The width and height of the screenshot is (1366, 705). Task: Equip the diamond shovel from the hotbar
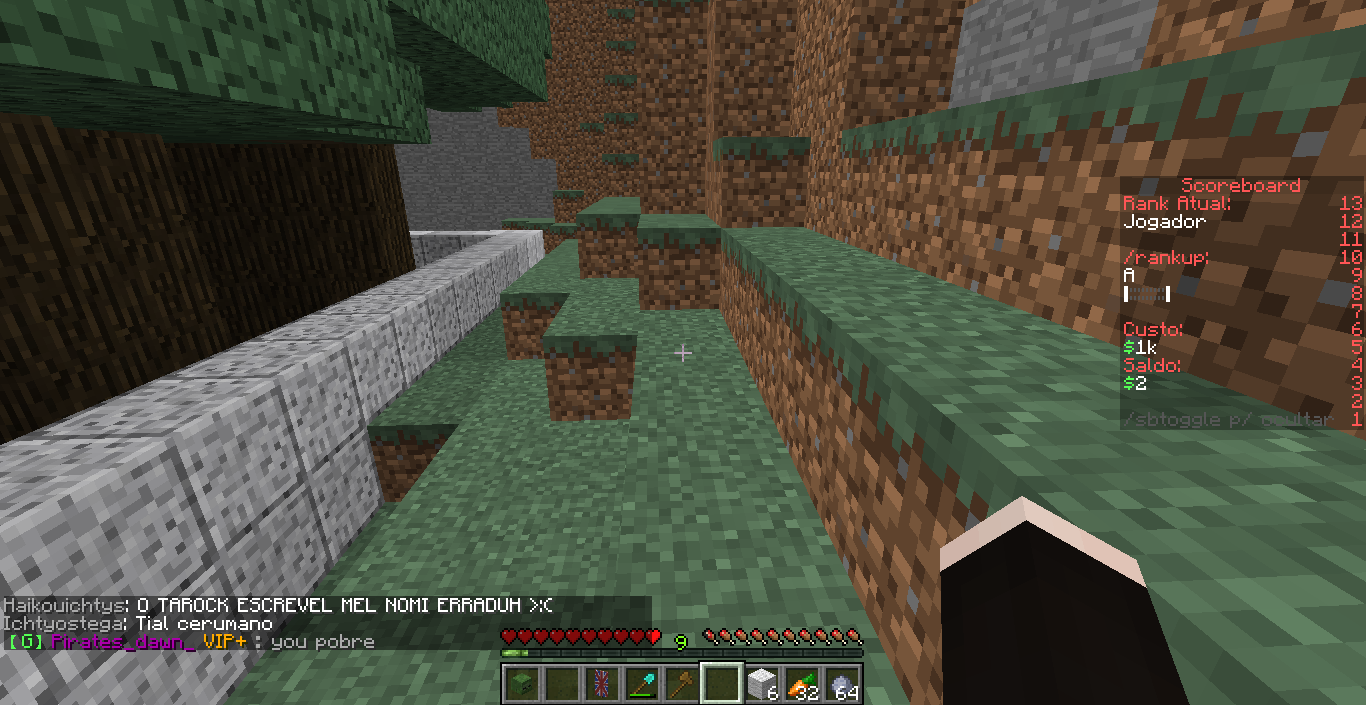tap(641, 684)
